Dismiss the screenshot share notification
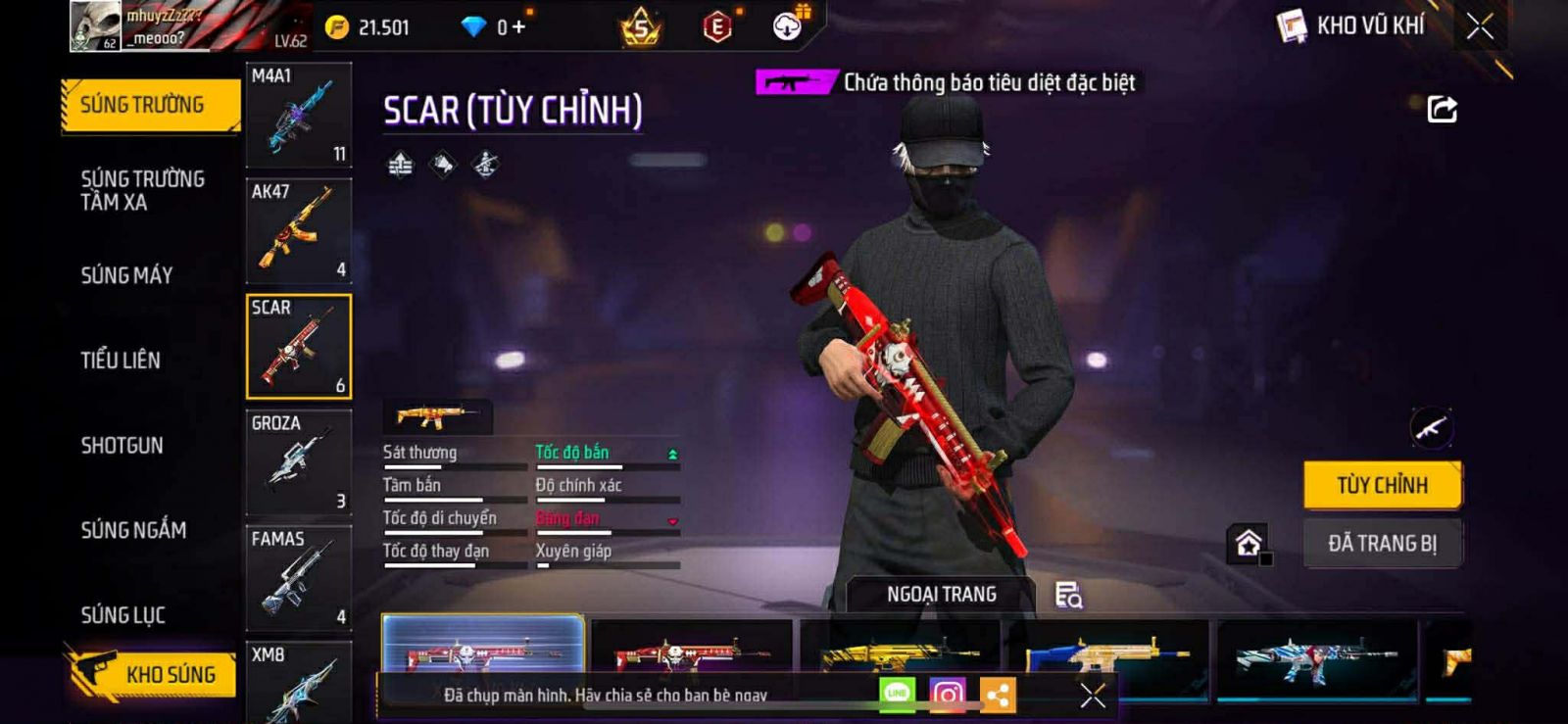1568x724 pixels. (1093, 696)
